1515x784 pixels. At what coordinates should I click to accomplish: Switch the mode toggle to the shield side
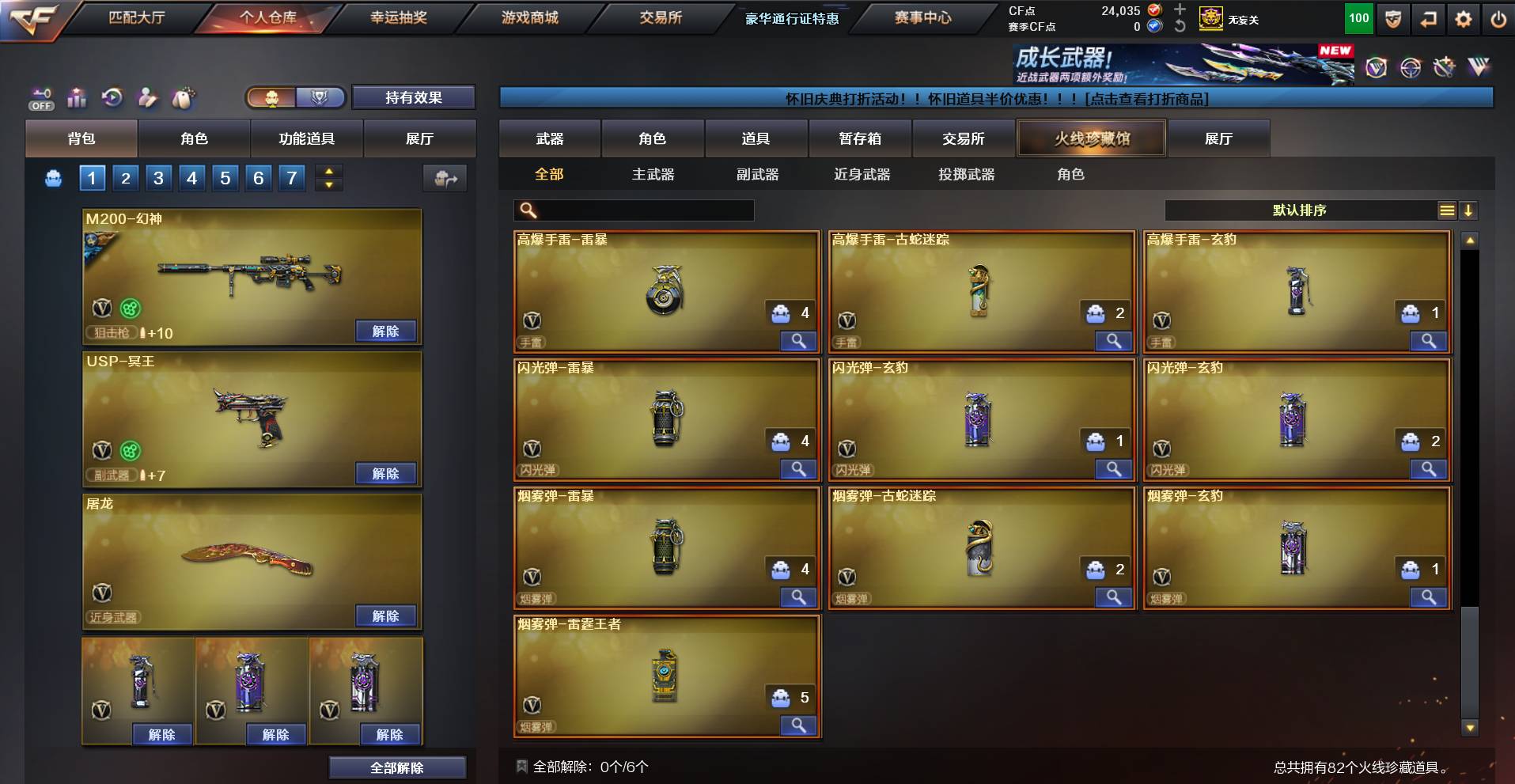pos(319,97)
